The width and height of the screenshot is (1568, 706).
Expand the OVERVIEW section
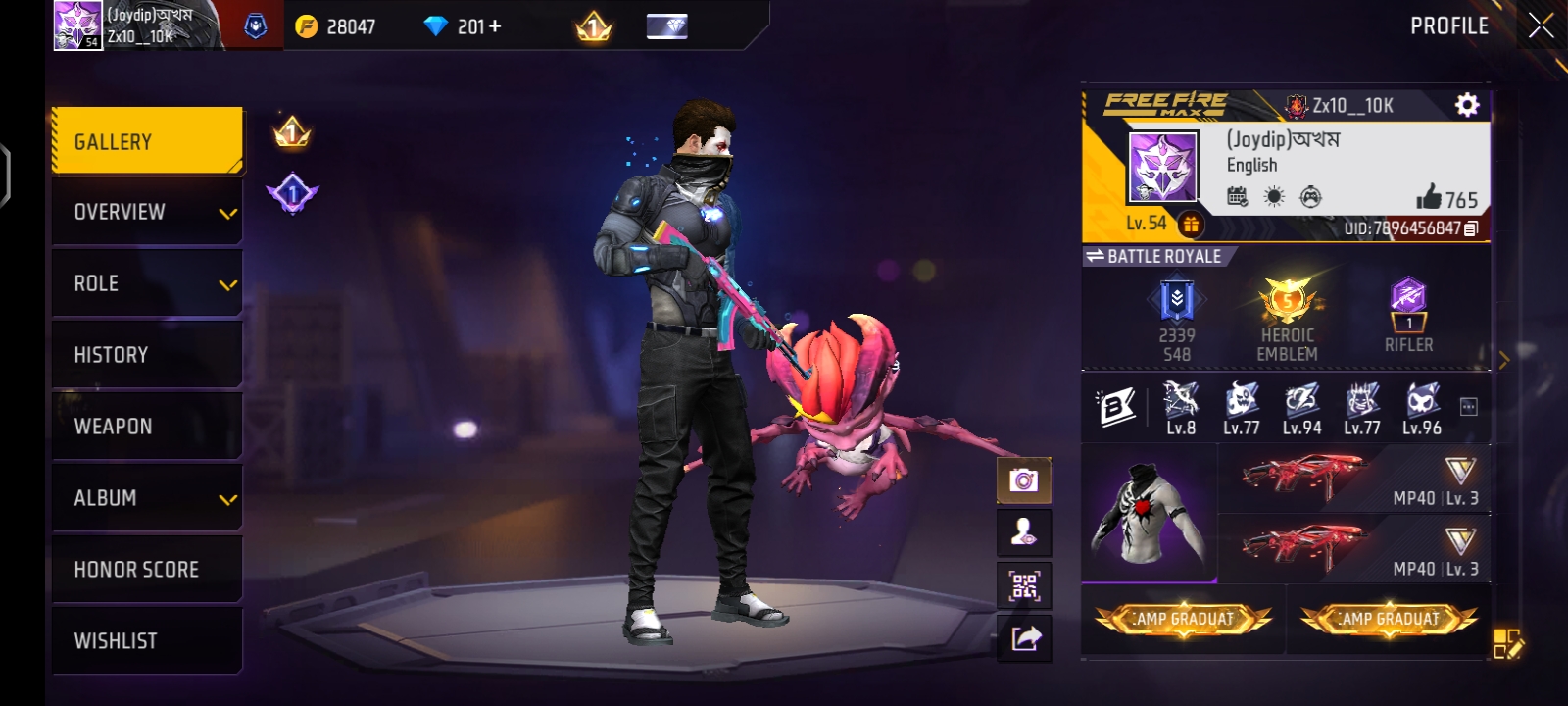click(x=147, y=210)
